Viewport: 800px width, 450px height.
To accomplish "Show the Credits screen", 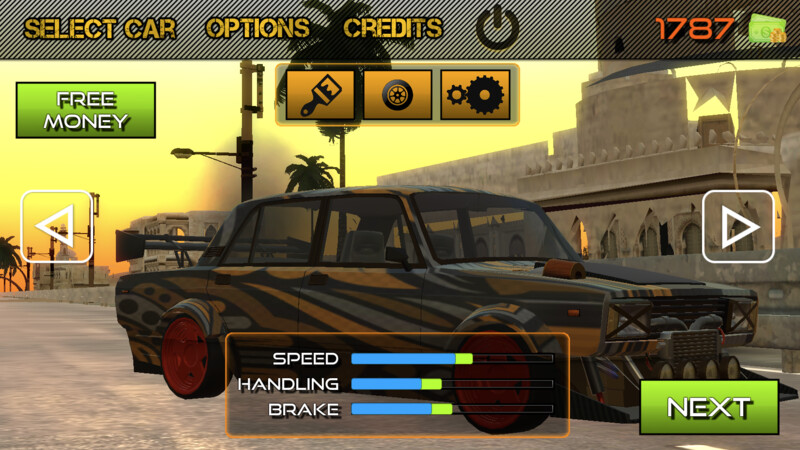I will pos(393,29).
